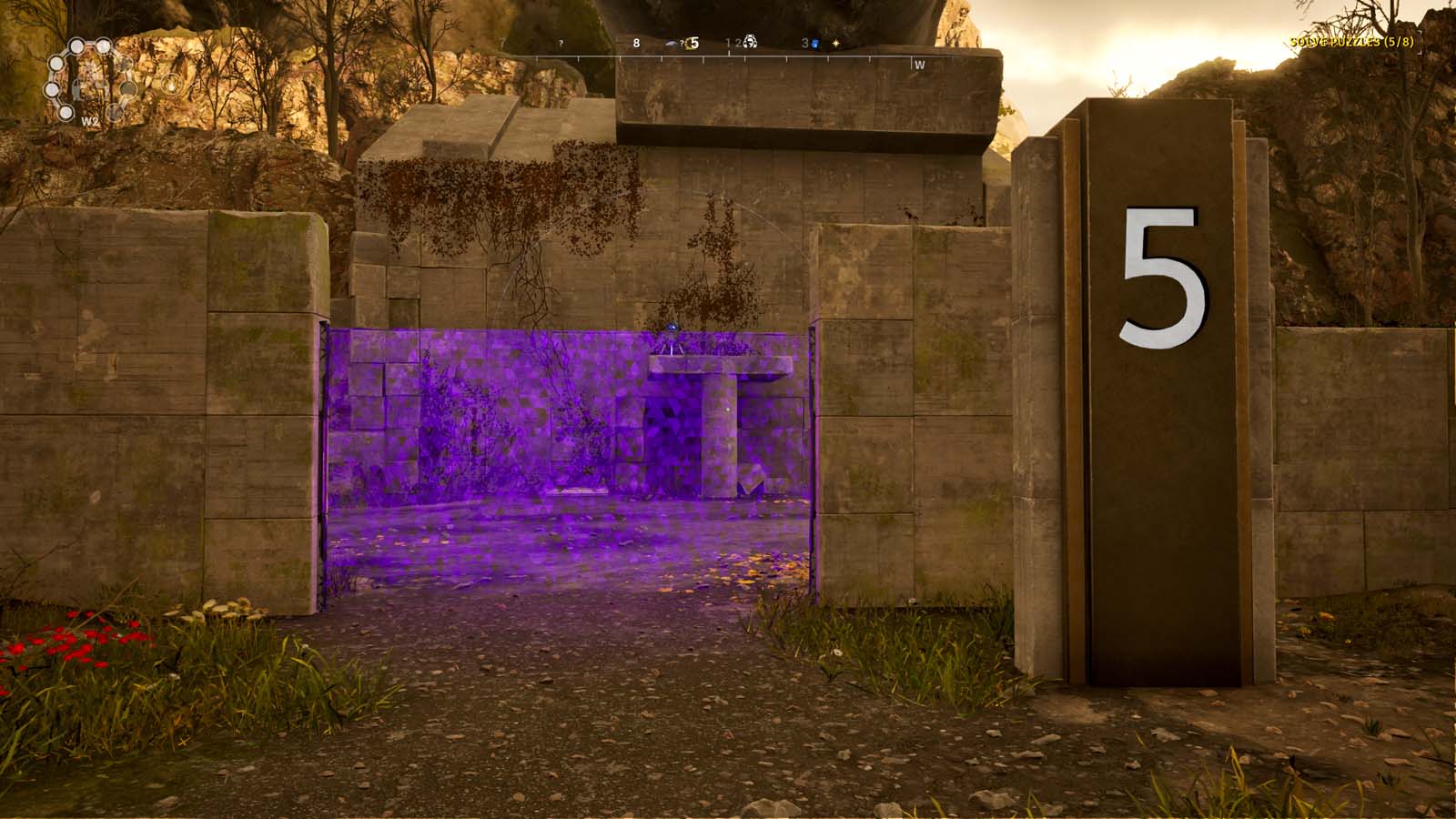Click the question mark marker left of the "8"
Viewport: 1456px width, 819px height.
click(x=561, y=43)
